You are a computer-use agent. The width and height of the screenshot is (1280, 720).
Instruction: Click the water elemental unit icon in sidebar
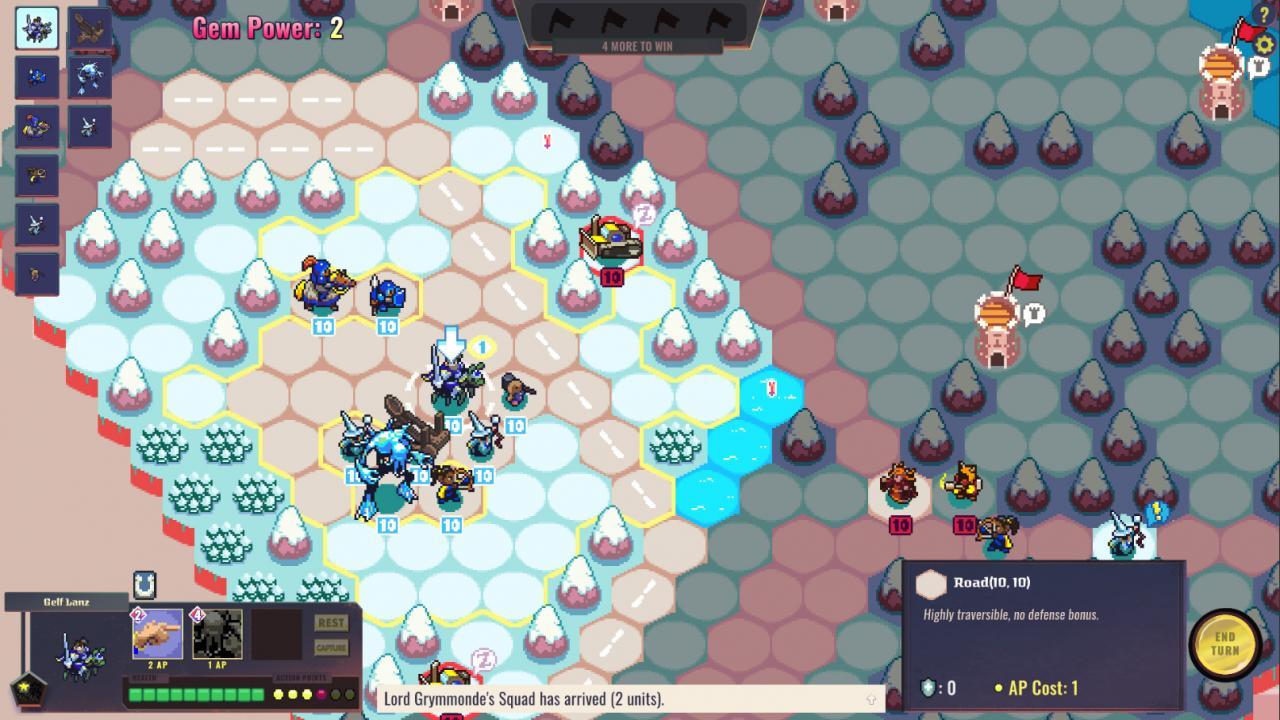tap(89, 77)
